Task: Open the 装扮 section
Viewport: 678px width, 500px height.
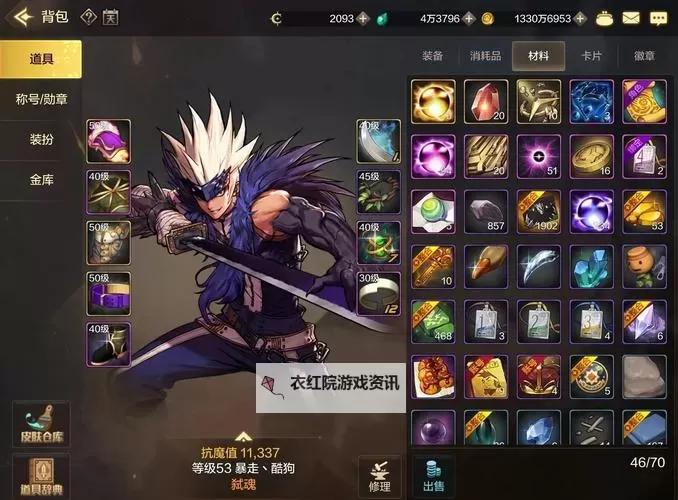Action: (x=41, y=139)
